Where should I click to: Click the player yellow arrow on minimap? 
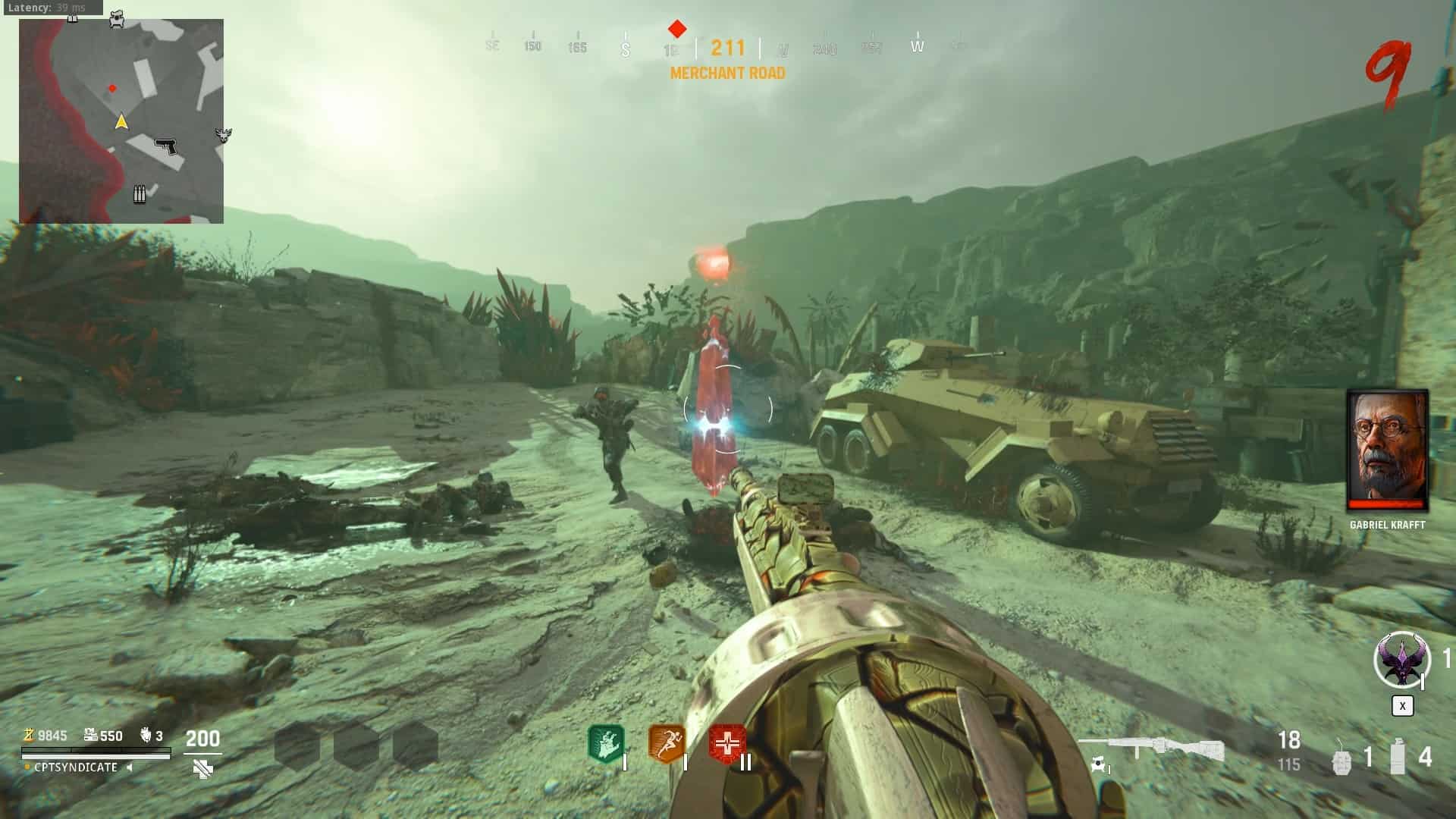(121, 121)
